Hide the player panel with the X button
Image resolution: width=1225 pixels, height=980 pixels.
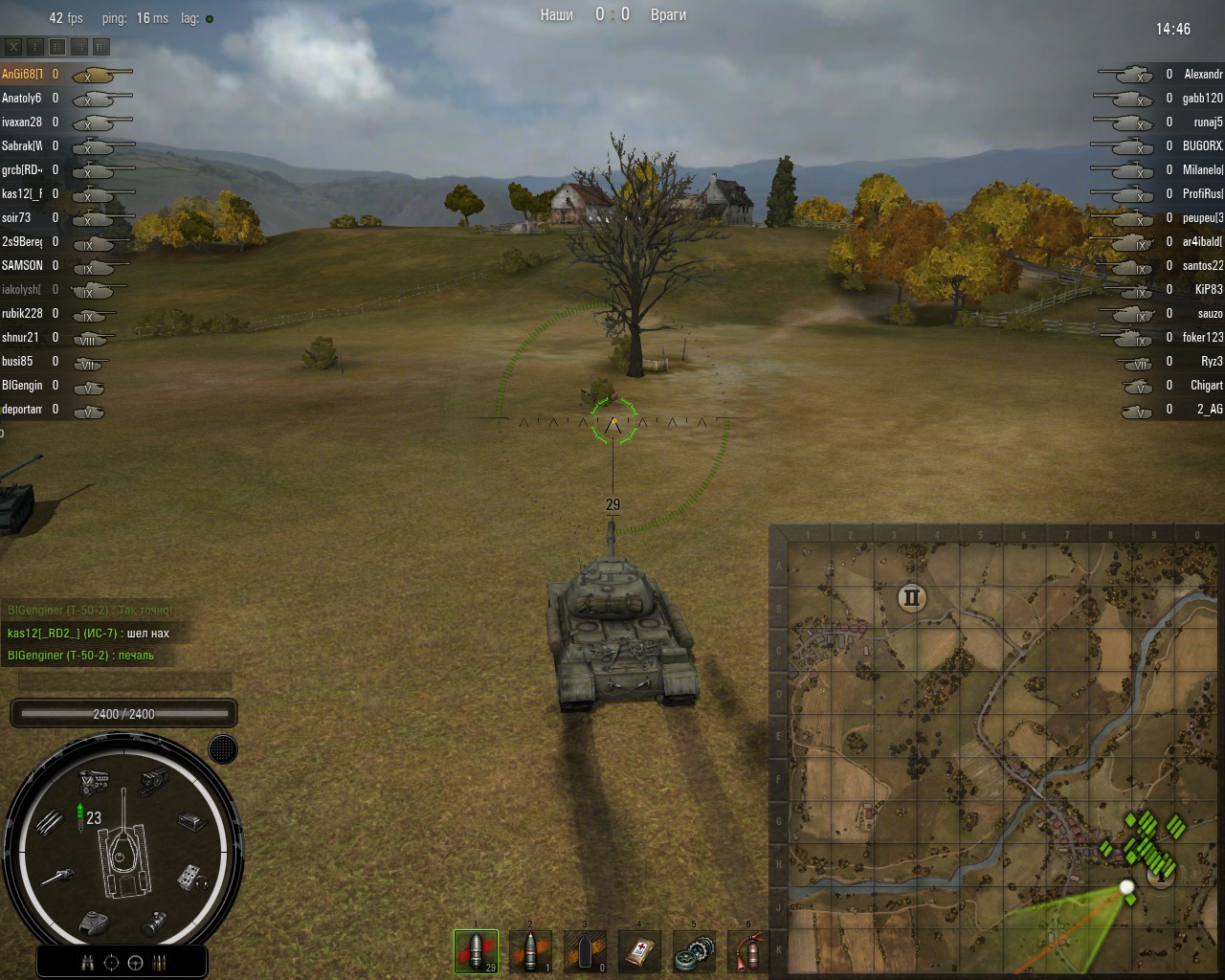click(13, 46)
